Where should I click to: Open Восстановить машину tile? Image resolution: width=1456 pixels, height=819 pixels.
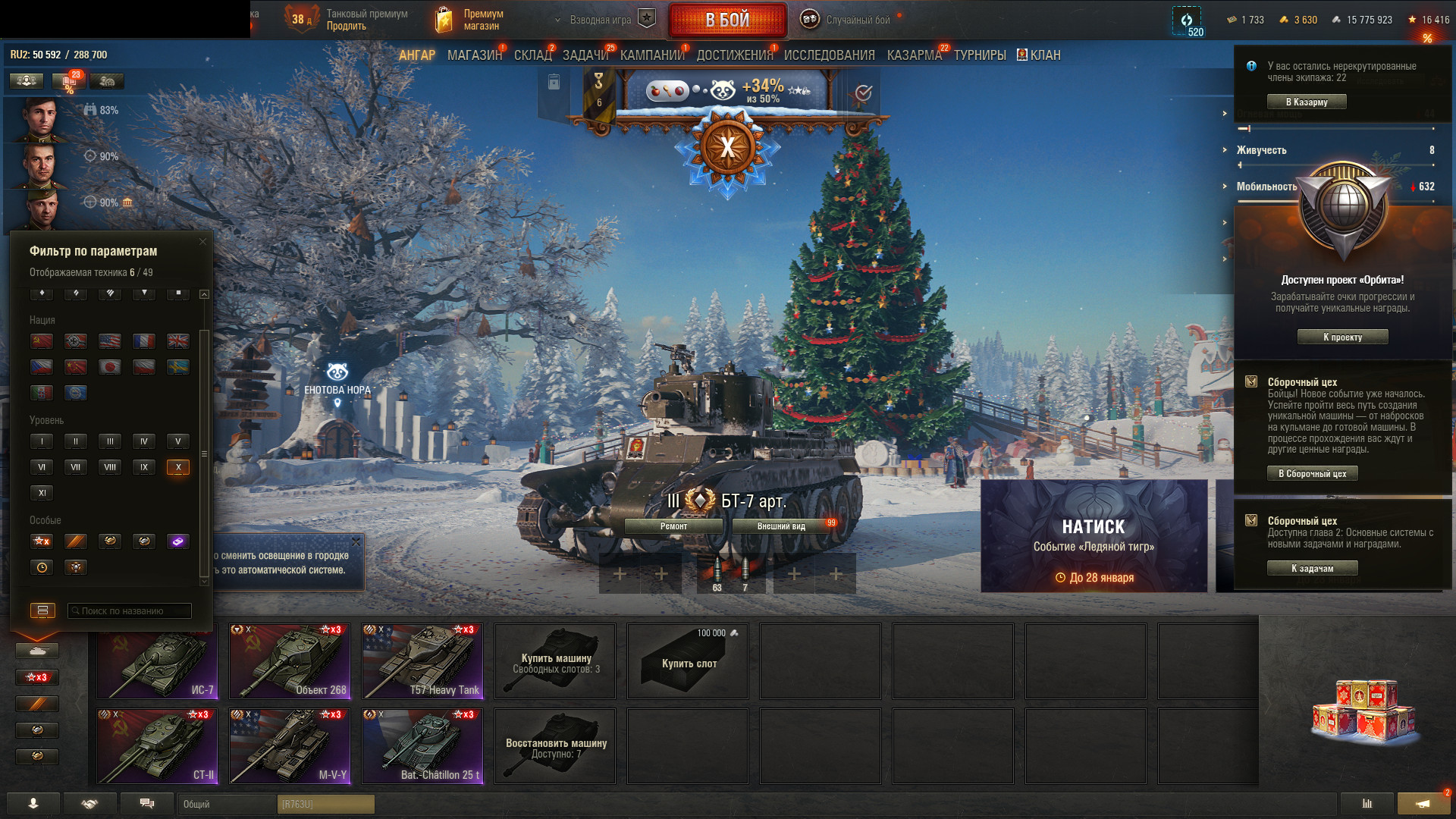555,746
